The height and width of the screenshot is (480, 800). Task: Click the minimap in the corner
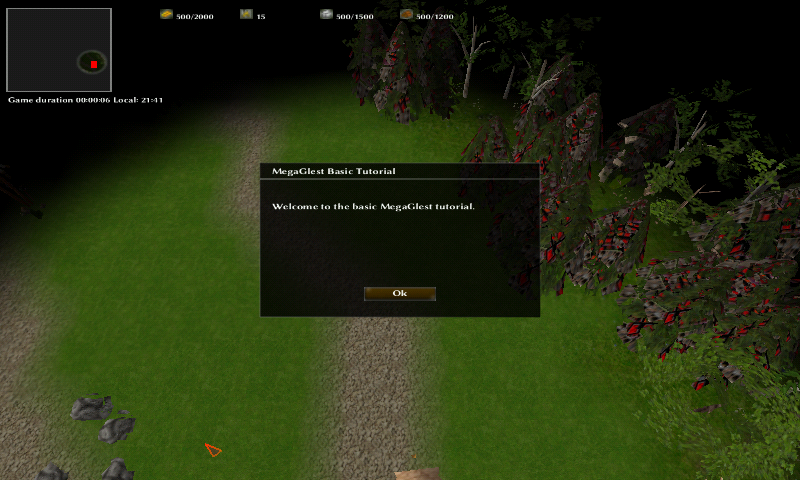pyautogui.click(x=59, y=50)
